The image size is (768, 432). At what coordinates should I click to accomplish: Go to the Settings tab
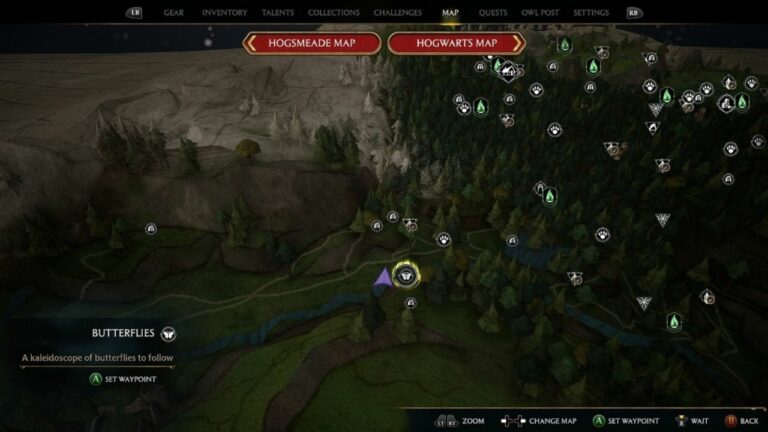591,13
